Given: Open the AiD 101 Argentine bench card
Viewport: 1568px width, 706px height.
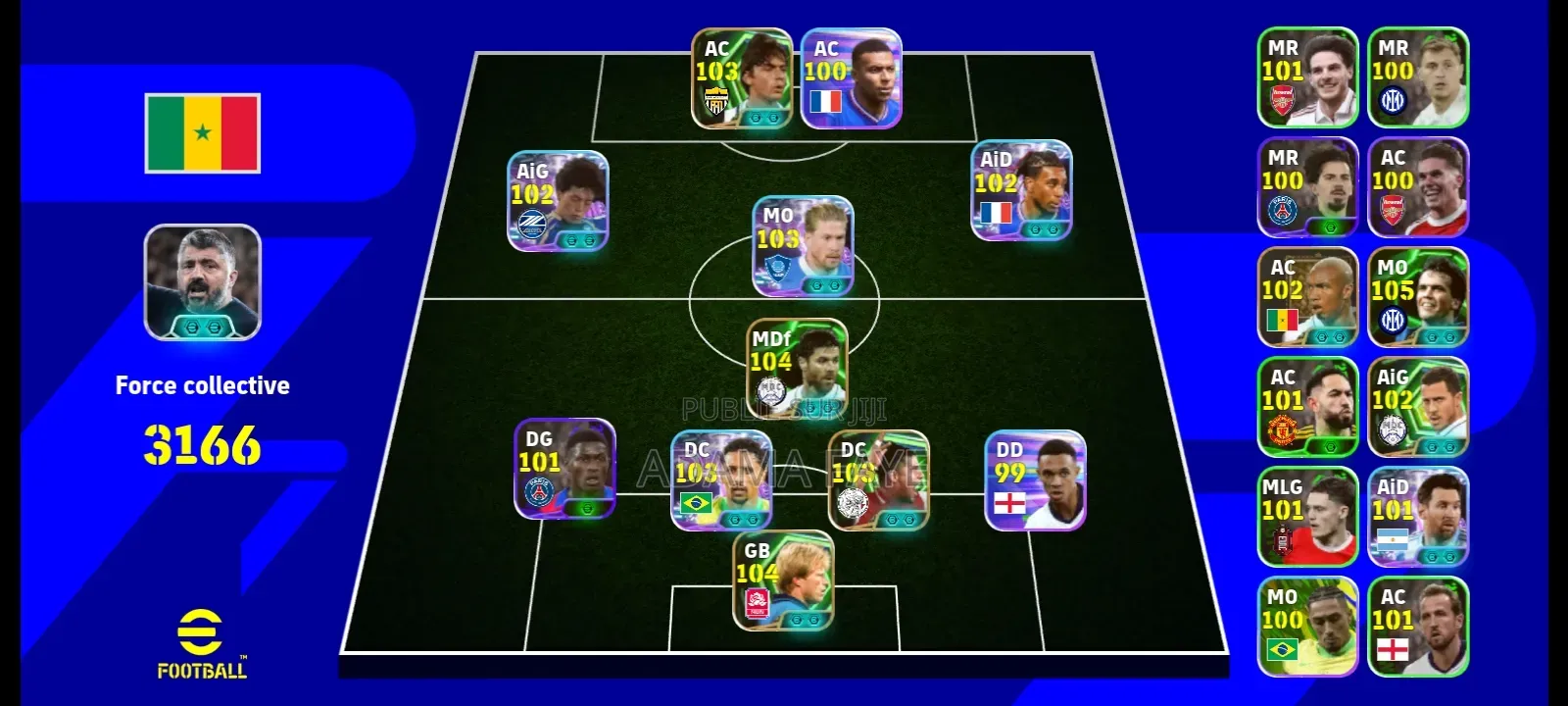Looking at the screenshot, I should click(1419, 515).
